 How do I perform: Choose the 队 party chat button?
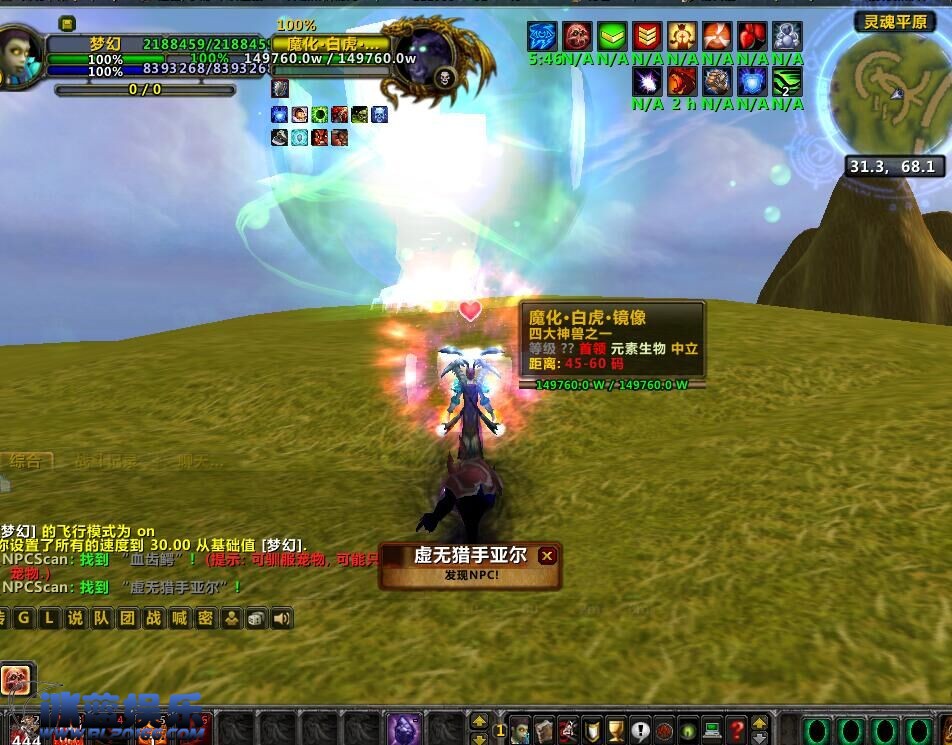pyautogui.click(x=101, y=618)
